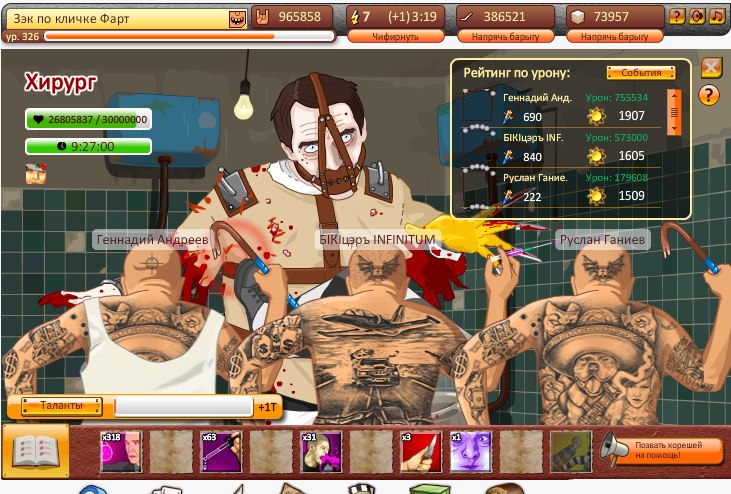Viewport: 731px width, 494px height.
Task: Click the small question mark in the top bar
Action: (x=677, y=16)
